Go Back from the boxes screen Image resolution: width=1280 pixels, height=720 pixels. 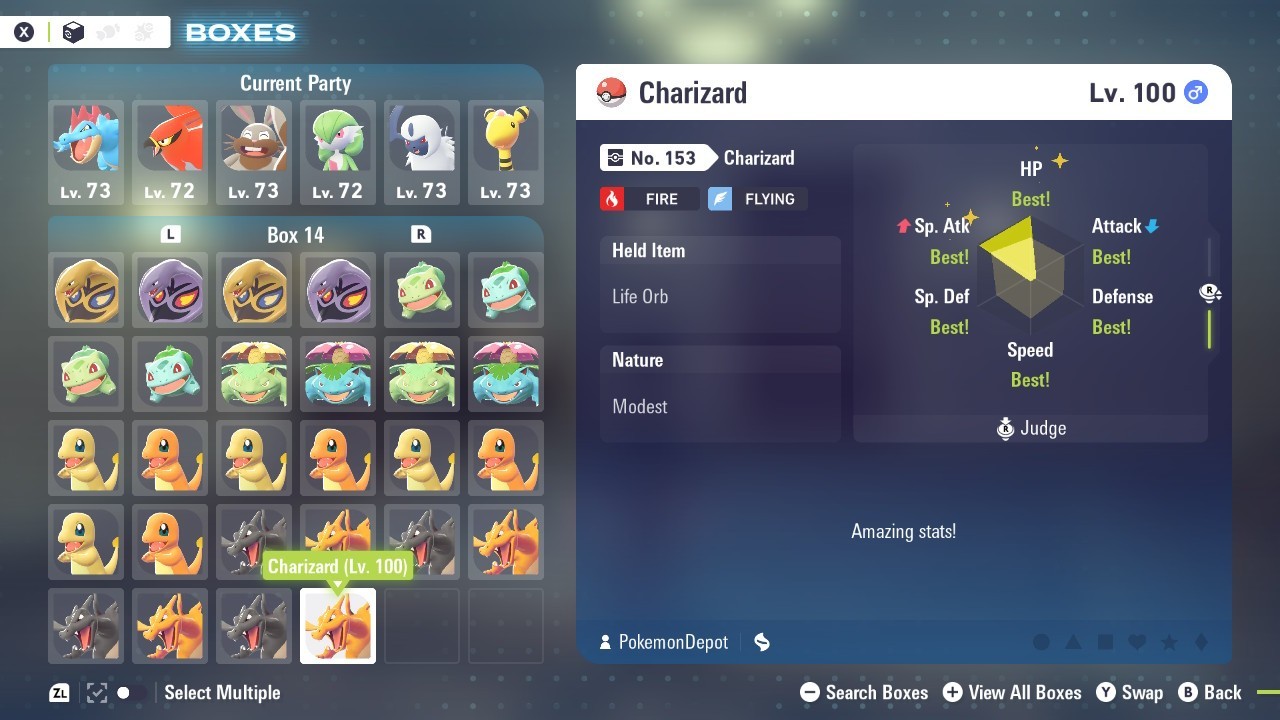click(x=1210, y=692)
